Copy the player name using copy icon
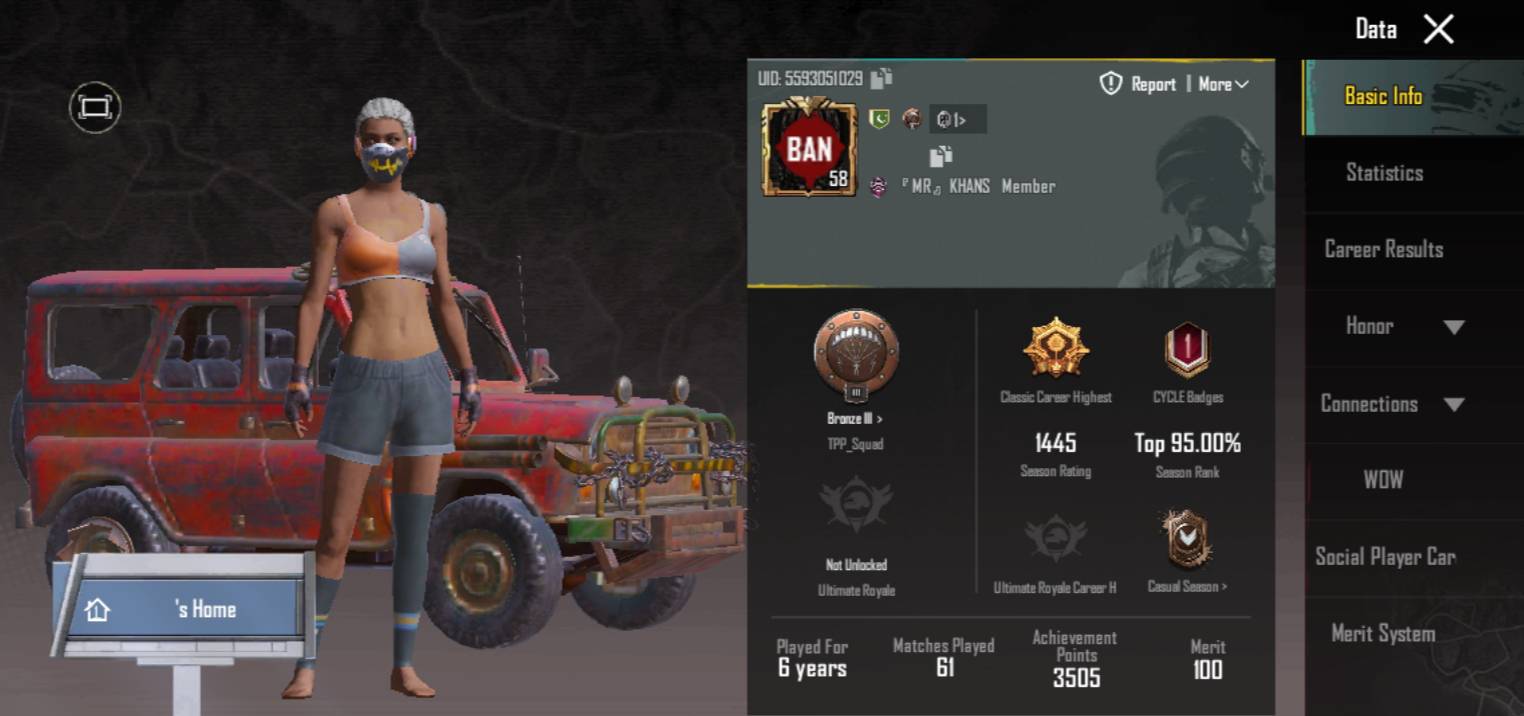This screenshot has width=1524, height=716. click(x=940, y=156)
